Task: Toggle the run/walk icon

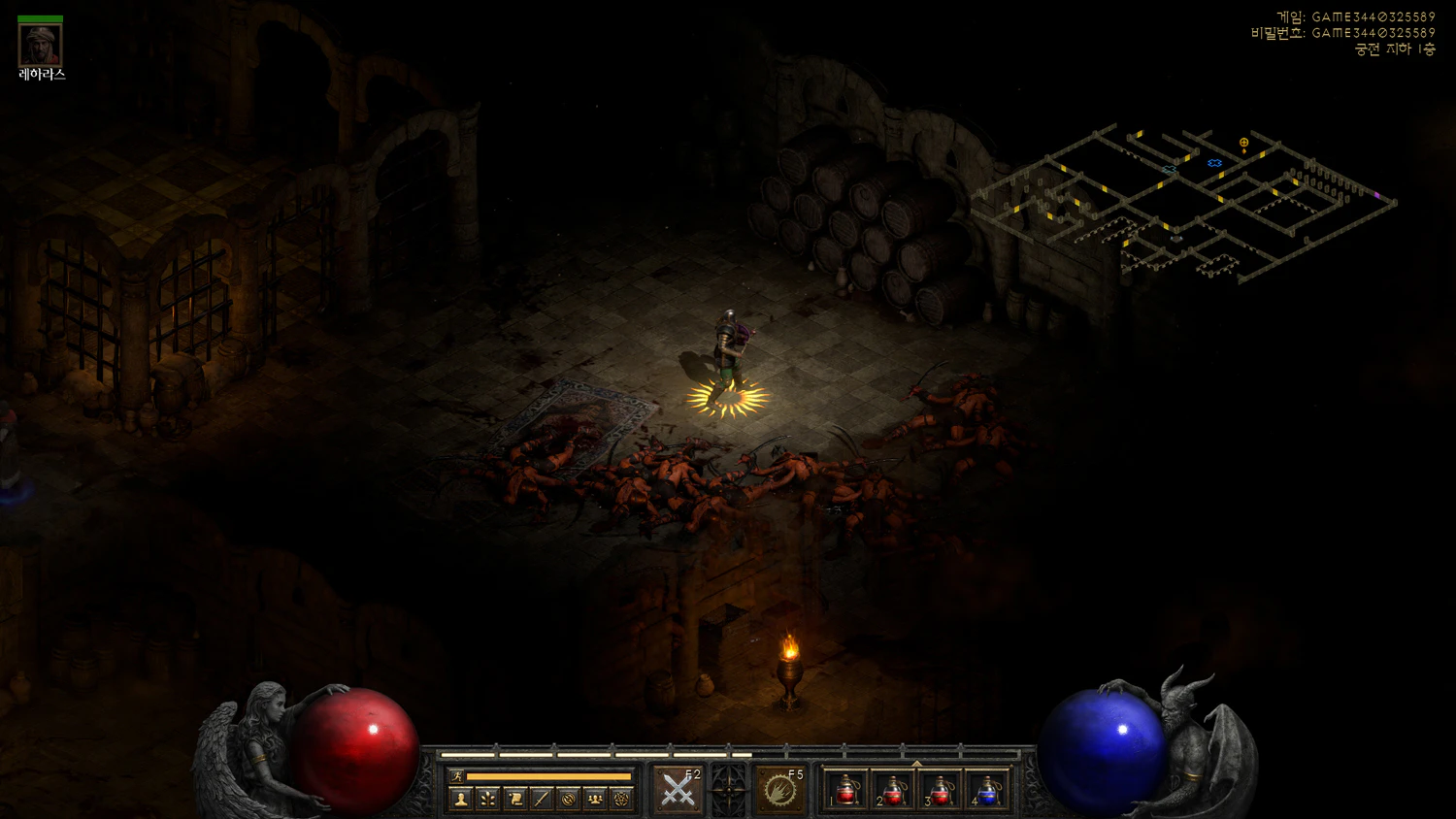Action: [456, 776]
